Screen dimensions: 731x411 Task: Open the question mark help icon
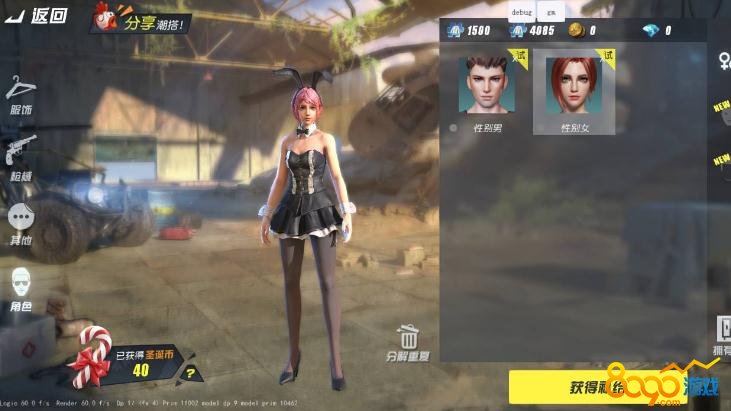190,375
